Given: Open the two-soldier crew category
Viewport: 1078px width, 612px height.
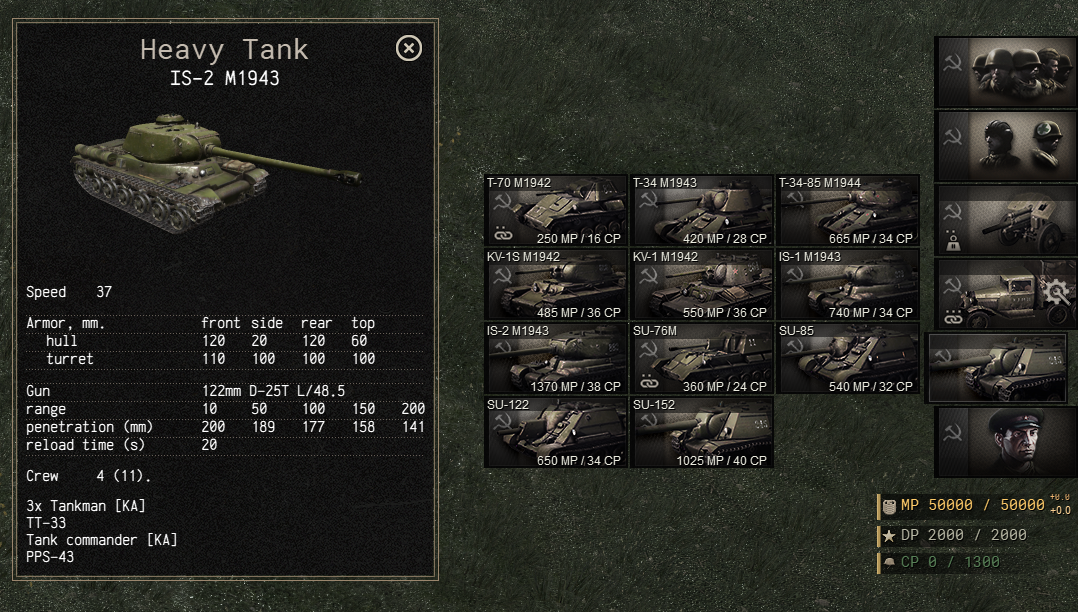Looking at the screenshot, I should point(1005,146).
